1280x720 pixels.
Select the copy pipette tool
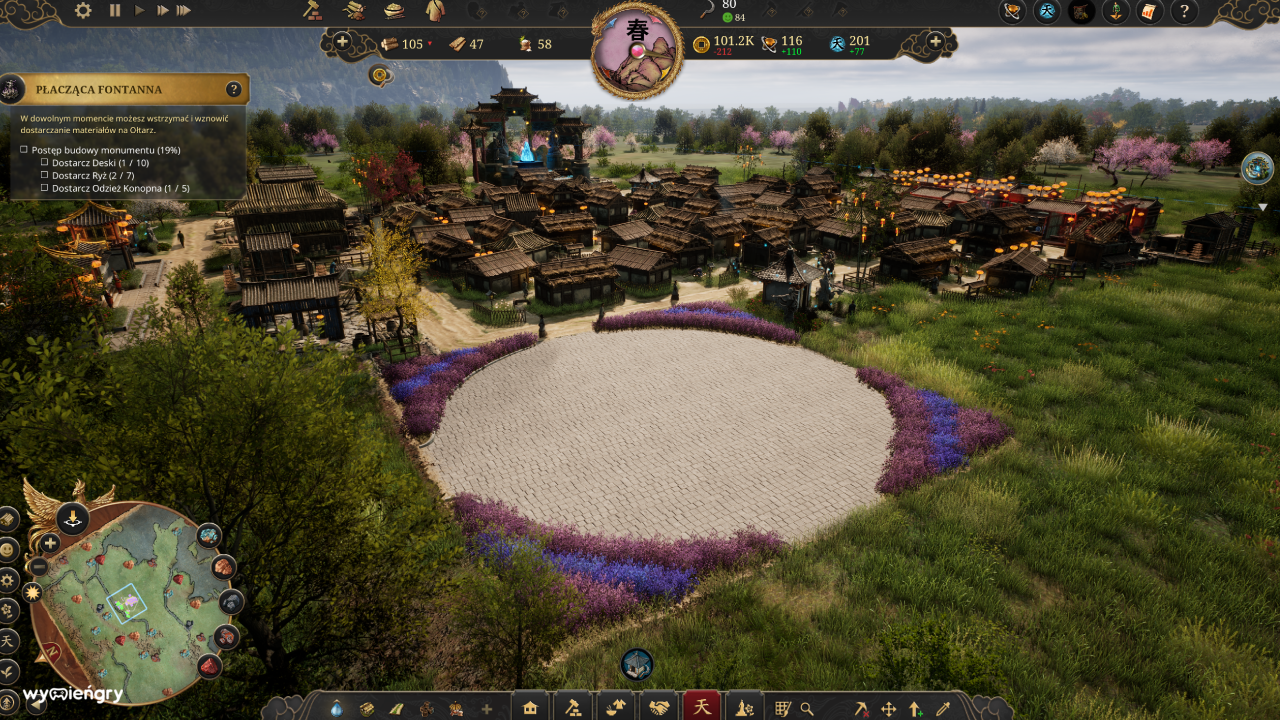pos(942,708)
